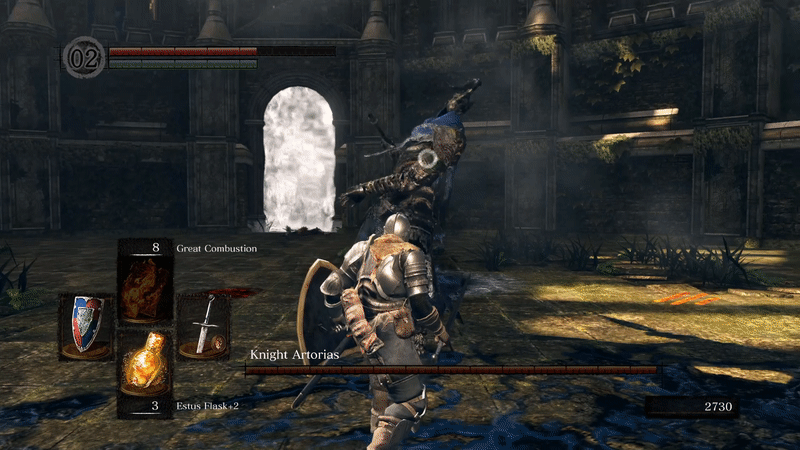Image resolution: width=800 pixels, height=450 pixels.
Task: Click the humanity counter emblem
Action: pyautogui.click(x=83, y=56)
